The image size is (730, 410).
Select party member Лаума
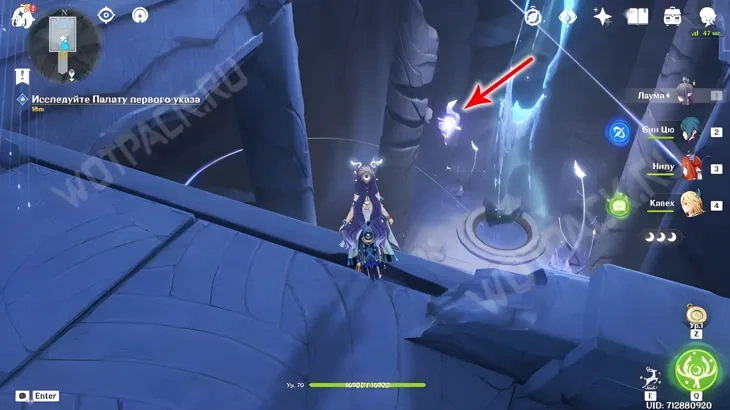(x=683, y=93)
